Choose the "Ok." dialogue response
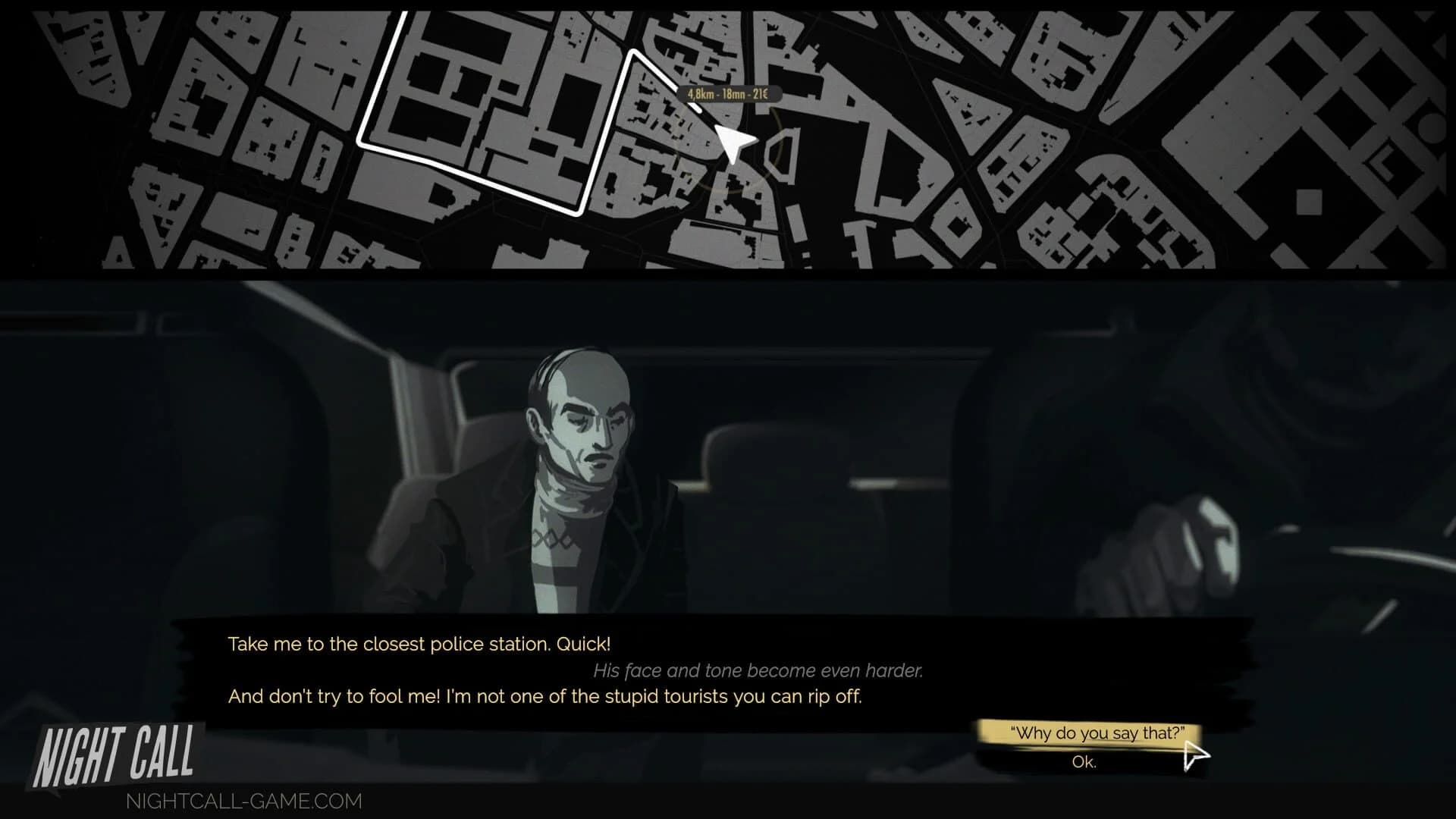Viewport: 1456px width, 819px height. [1086, 762]
